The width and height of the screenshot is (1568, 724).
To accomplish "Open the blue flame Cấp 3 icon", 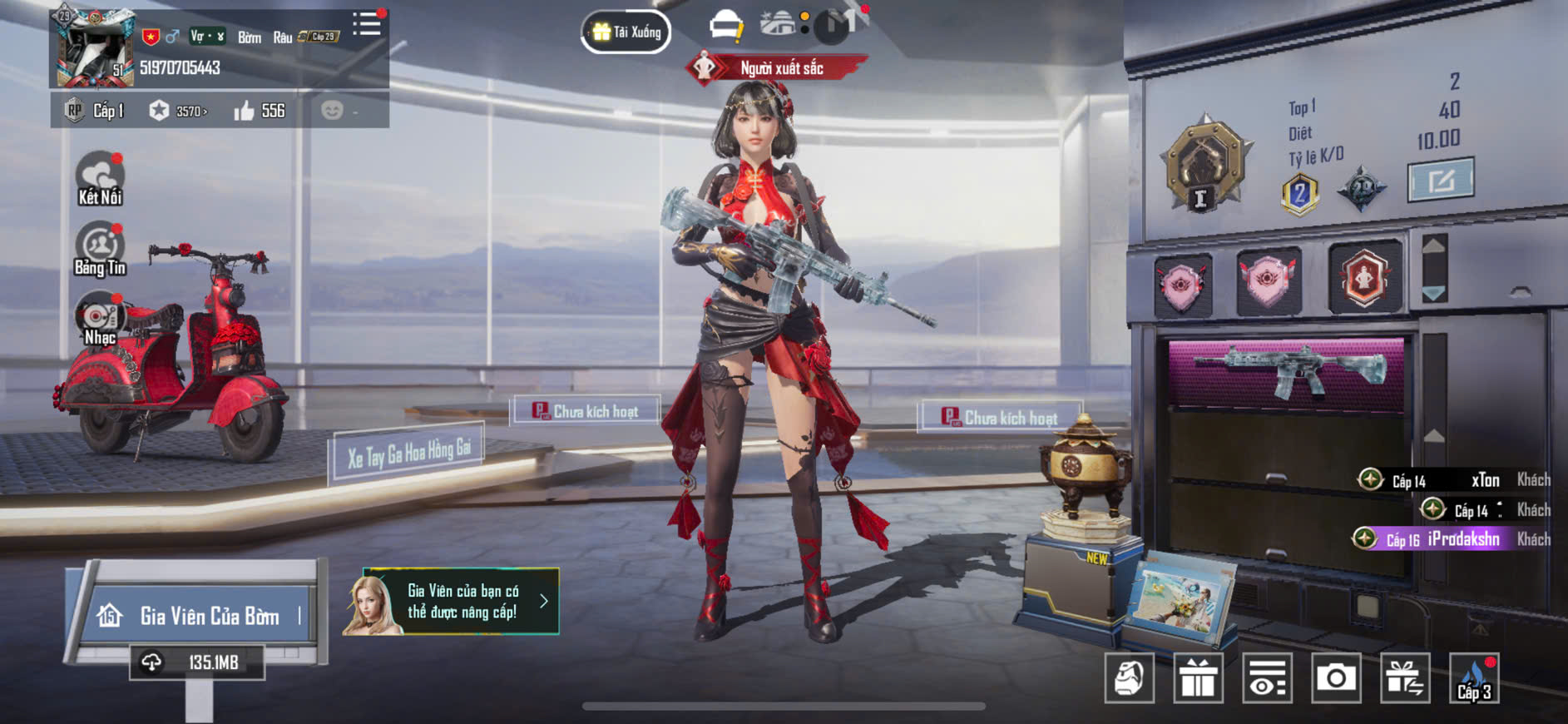I will tap(1474, 679).
